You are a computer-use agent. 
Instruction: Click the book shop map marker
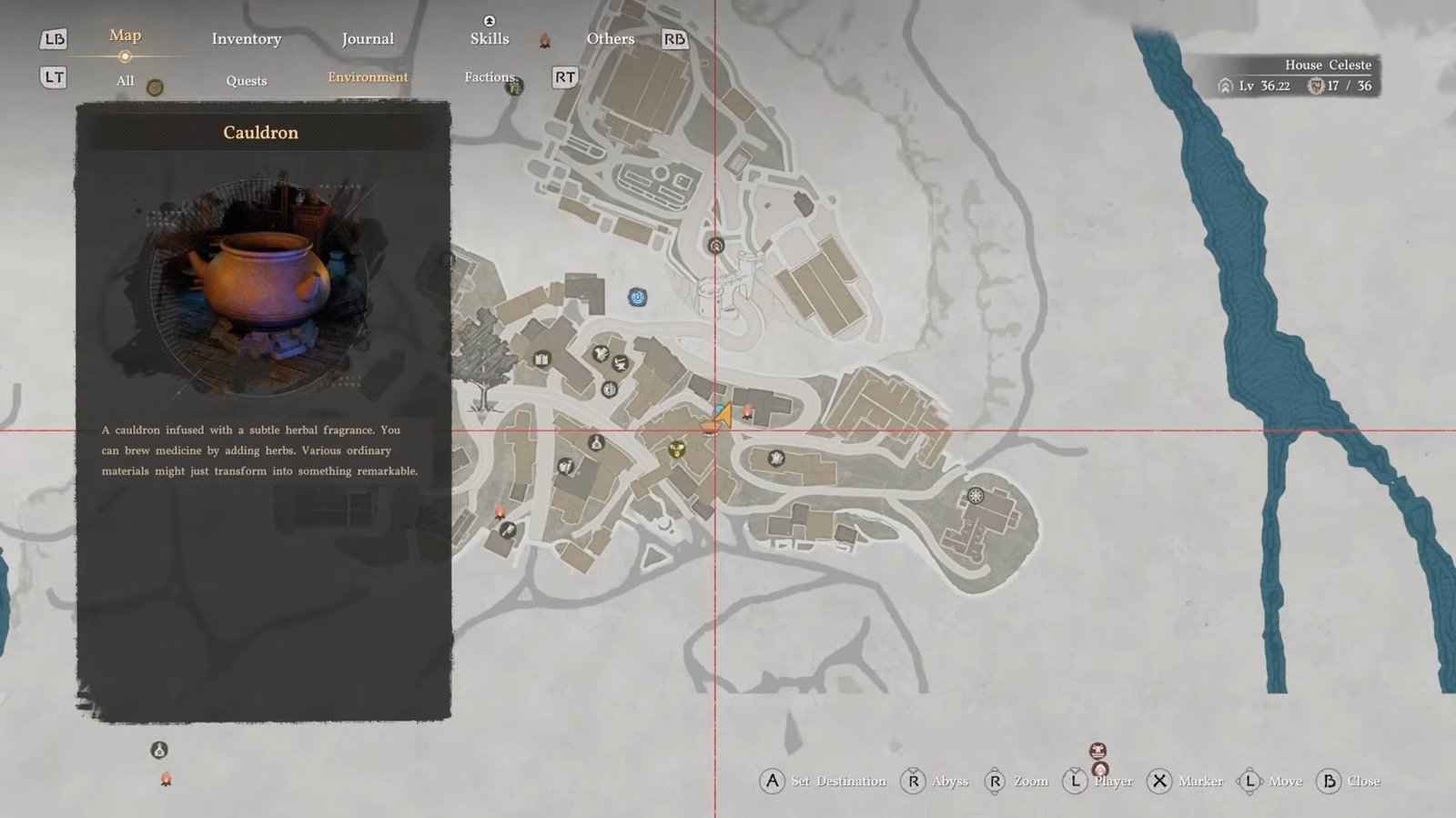point(541,359)
